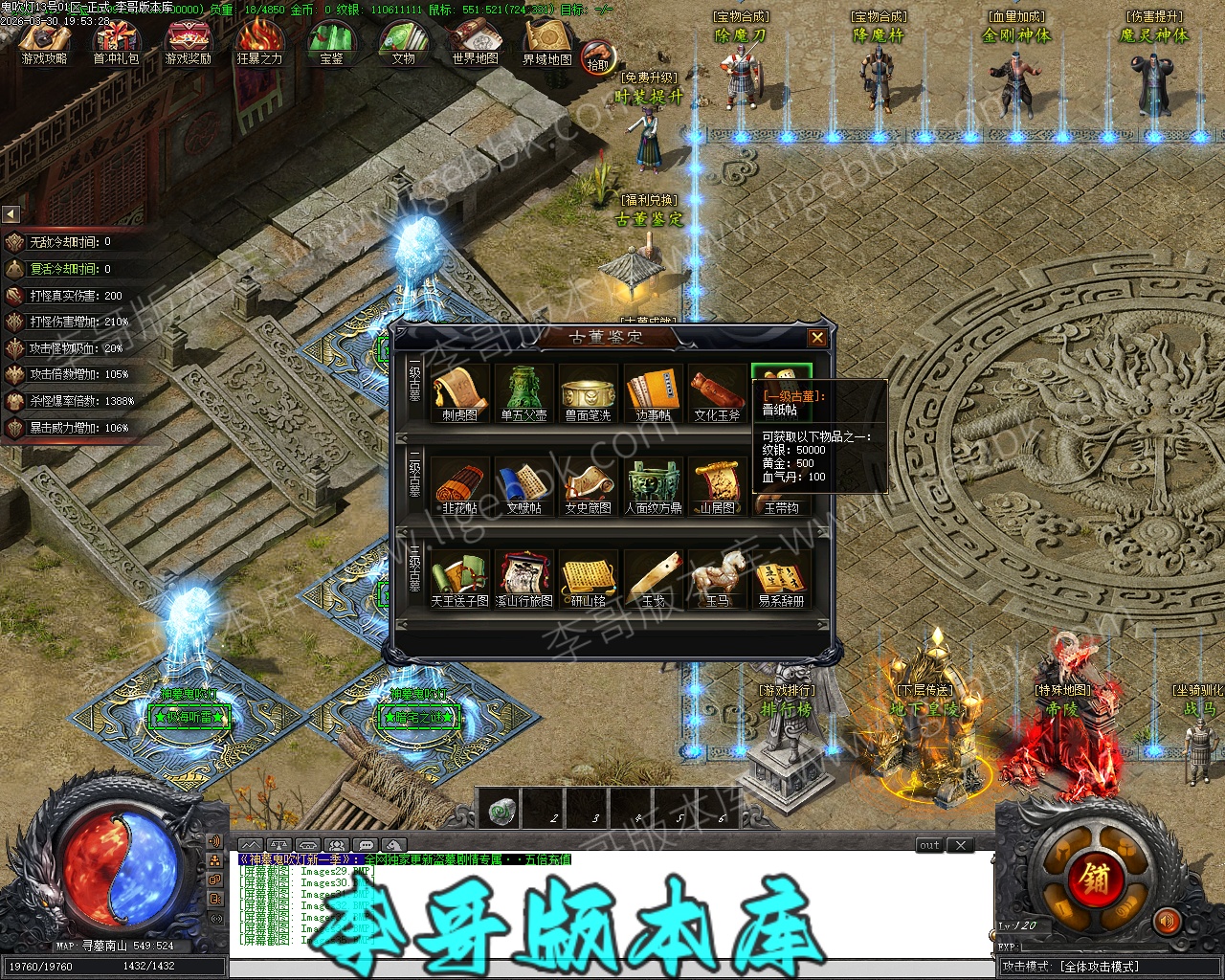Pick the 兽面笔洗 golden bowl
Viewport: 1225px width, 980px height.
tap(588, 390)
